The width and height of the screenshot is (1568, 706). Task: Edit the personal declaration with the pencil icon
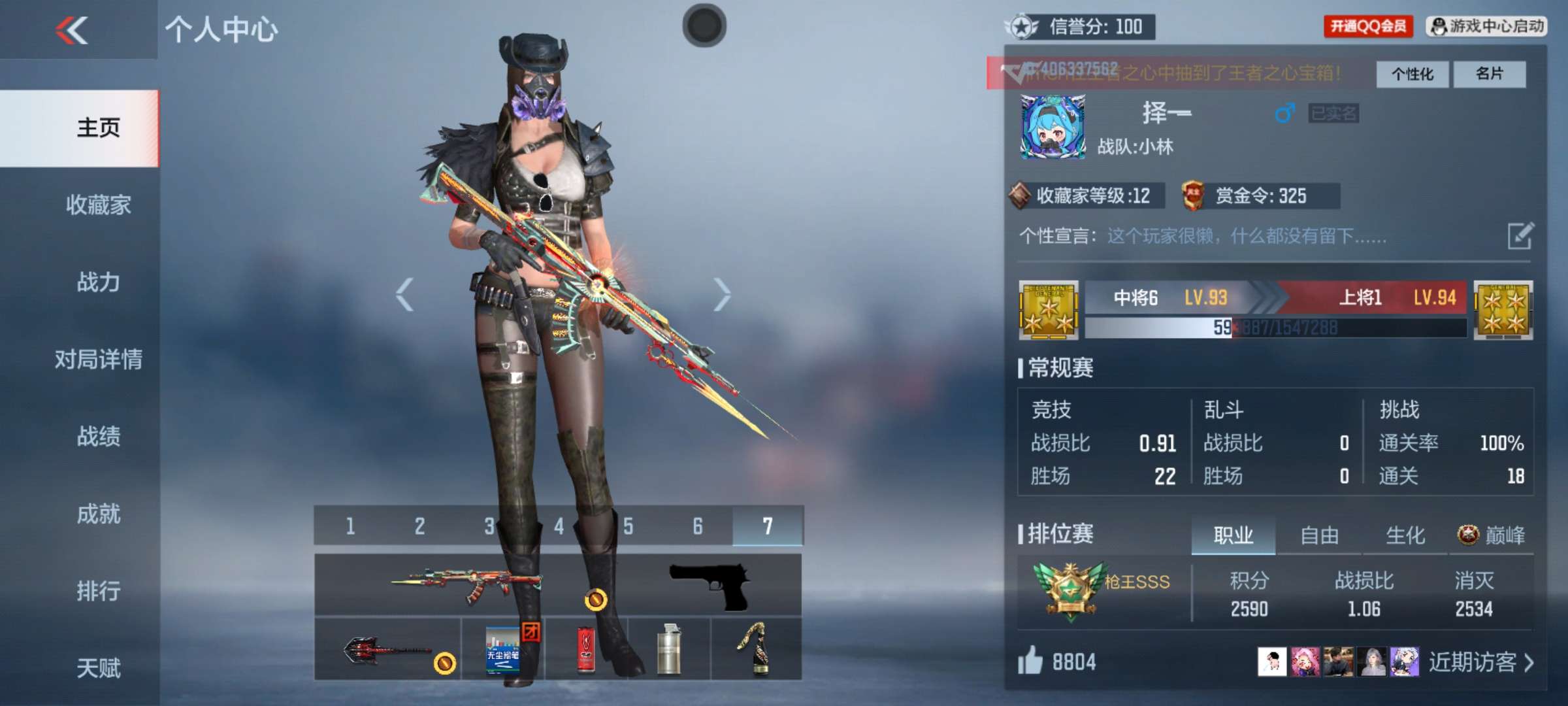point(1520,236)
